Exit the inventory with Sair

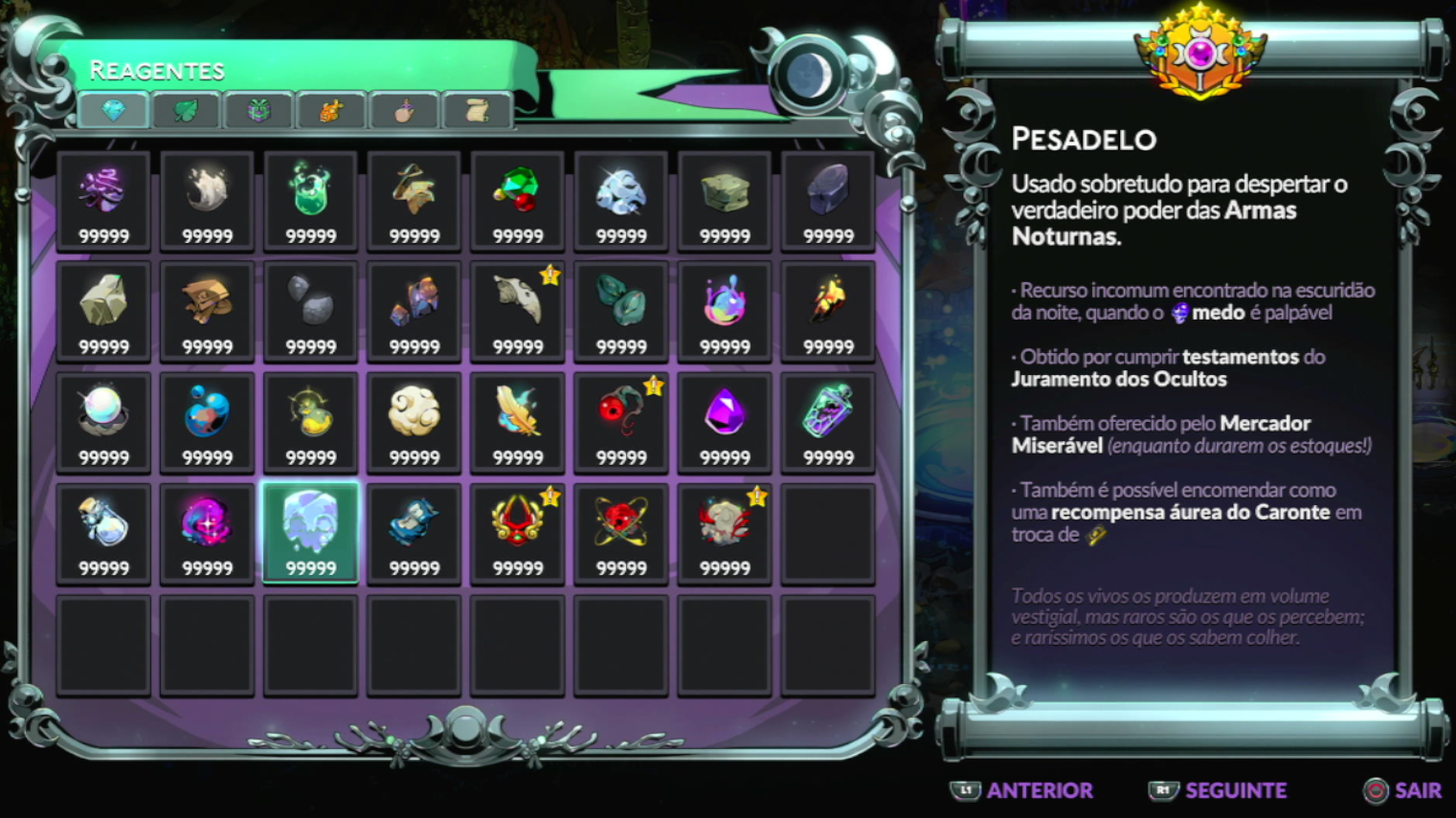point(1402,790)
